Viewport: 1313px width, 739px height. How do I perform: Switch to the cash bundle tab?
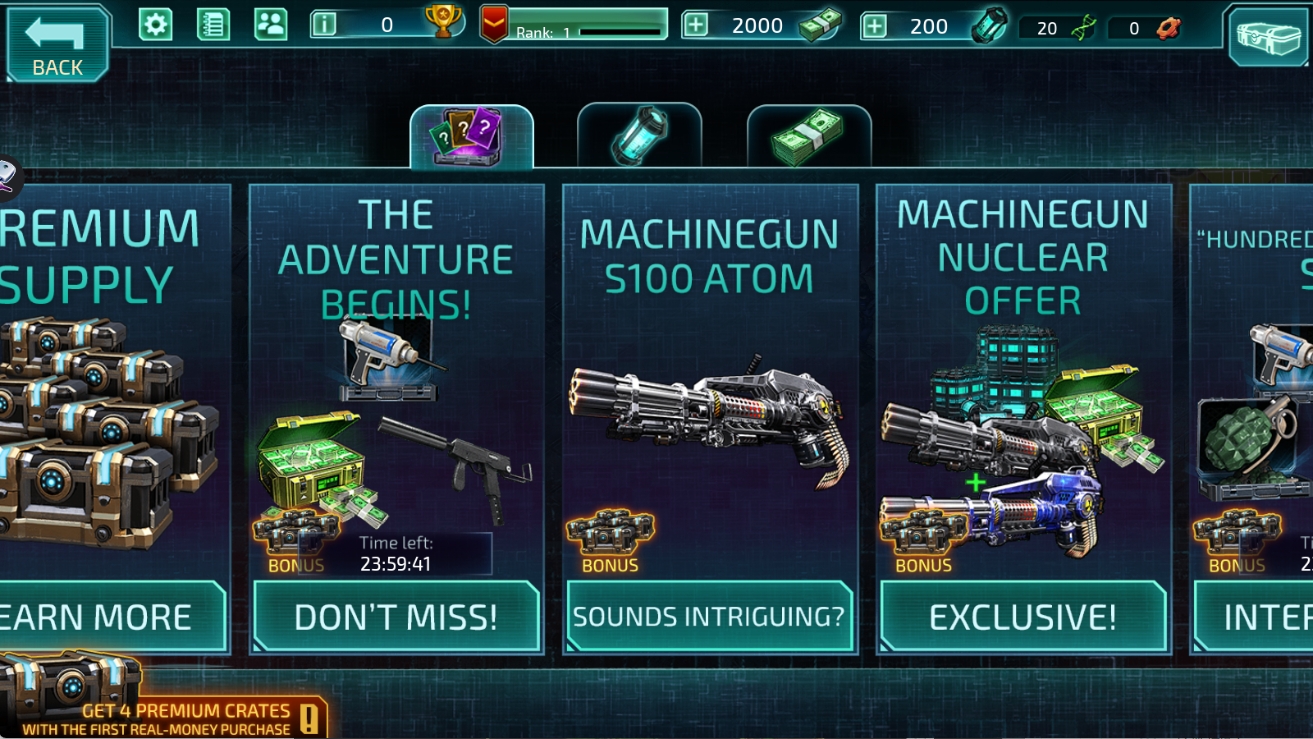click(809, 137)
